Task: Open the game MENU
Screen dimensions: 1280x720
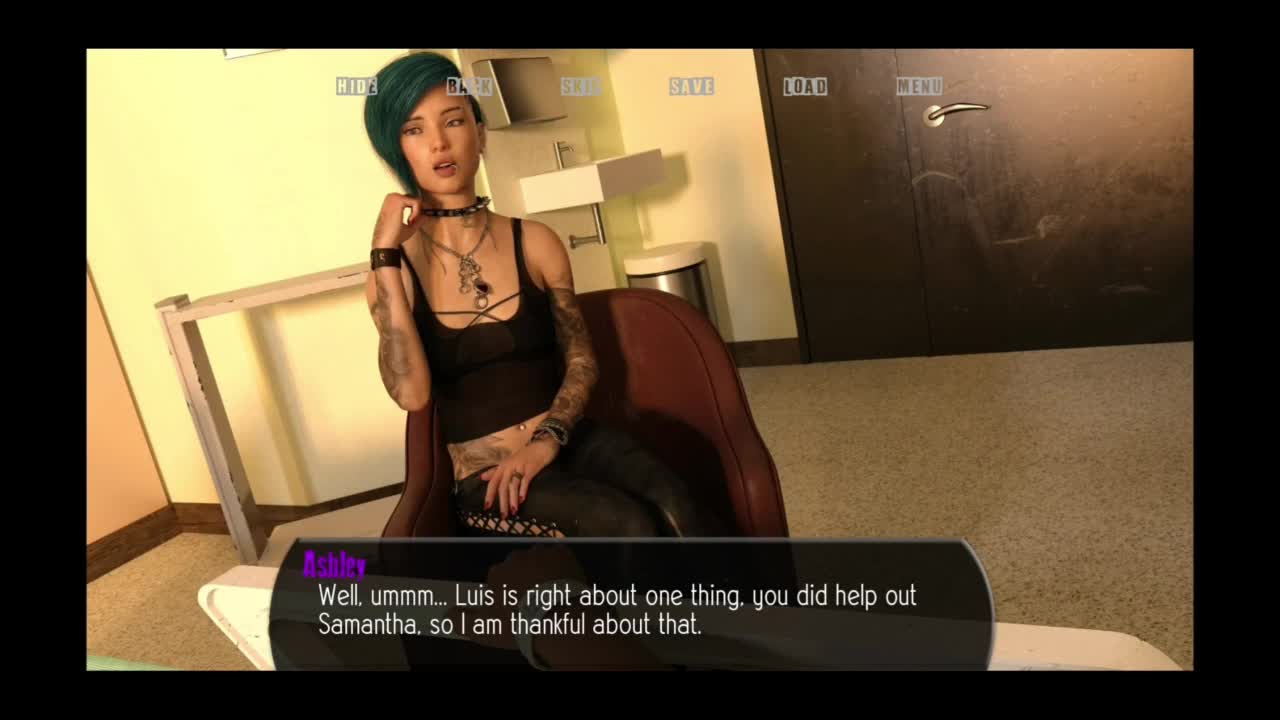Action: tap(918, 86)
